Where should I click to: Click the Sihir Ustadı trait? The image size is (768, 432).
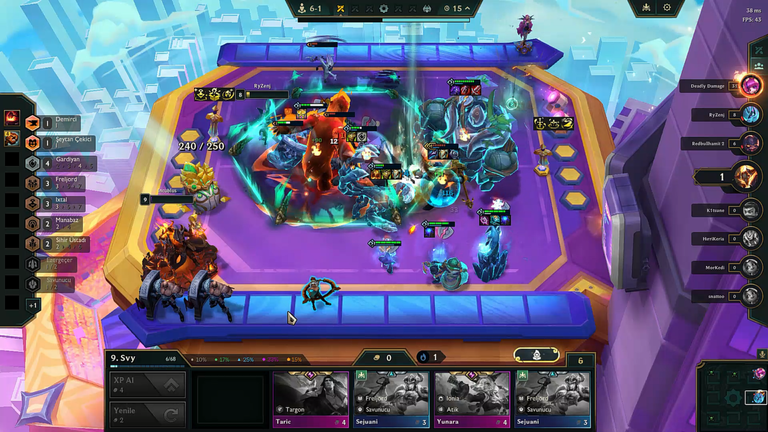click(58, 245)
